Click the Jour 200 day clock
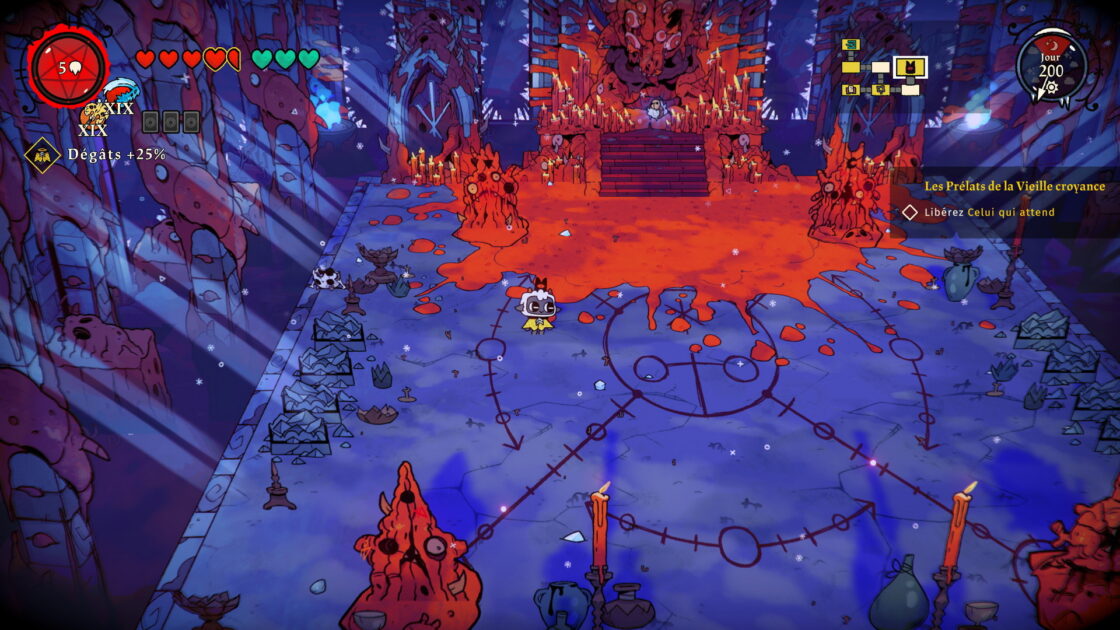 [x=1051, y=67]
